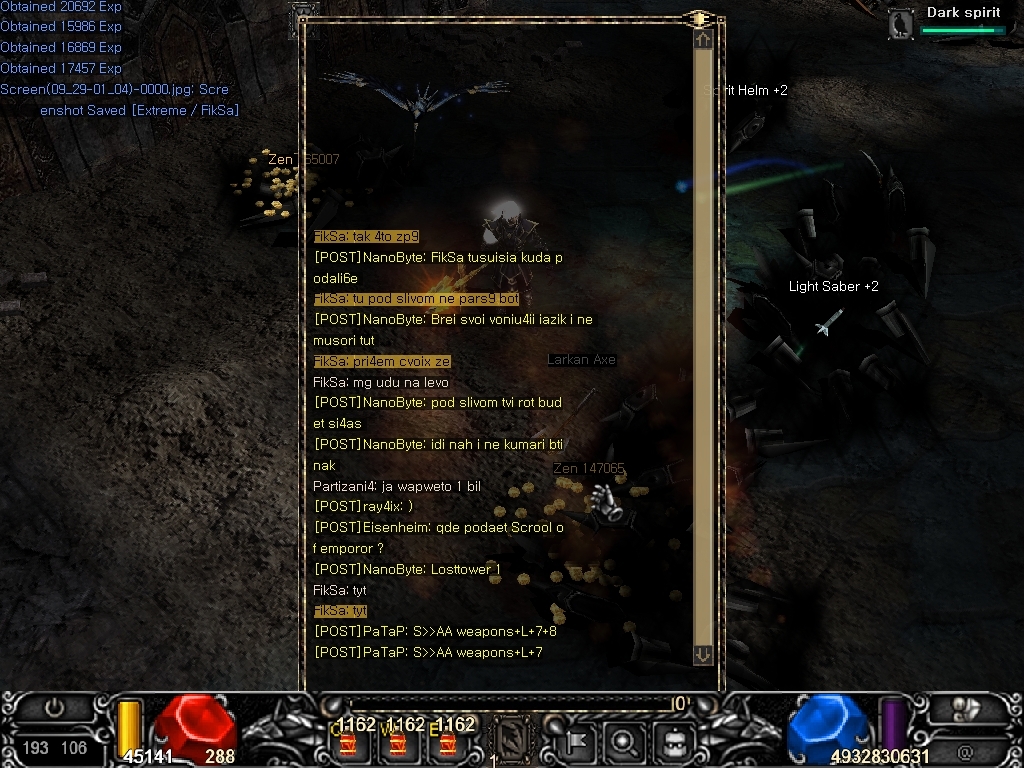Click the skull face icon button
The image size is (1024, 768).
(673, 742)
